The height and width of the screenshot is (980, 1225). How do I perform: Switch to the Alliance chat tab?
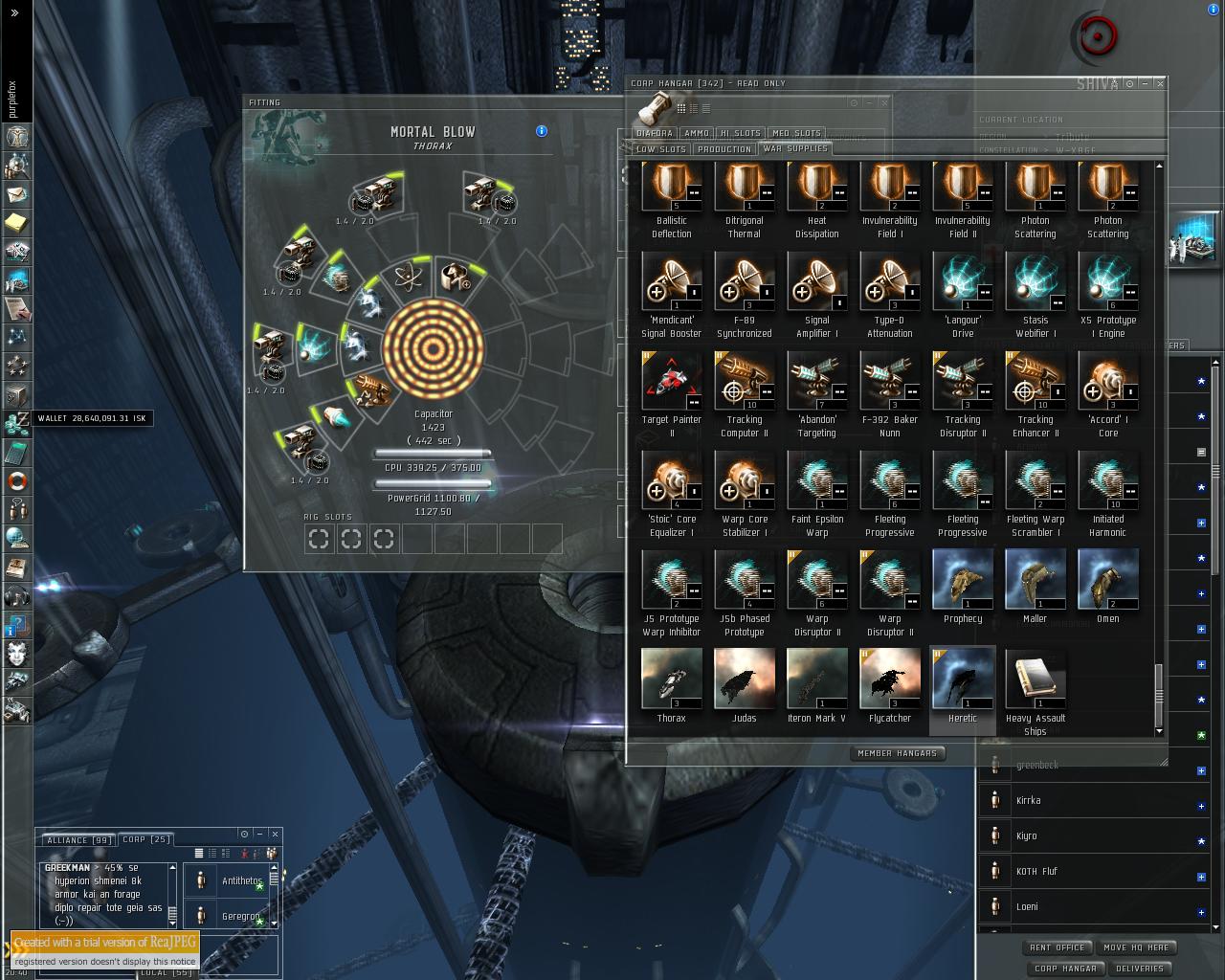click(x=77, y=839)
